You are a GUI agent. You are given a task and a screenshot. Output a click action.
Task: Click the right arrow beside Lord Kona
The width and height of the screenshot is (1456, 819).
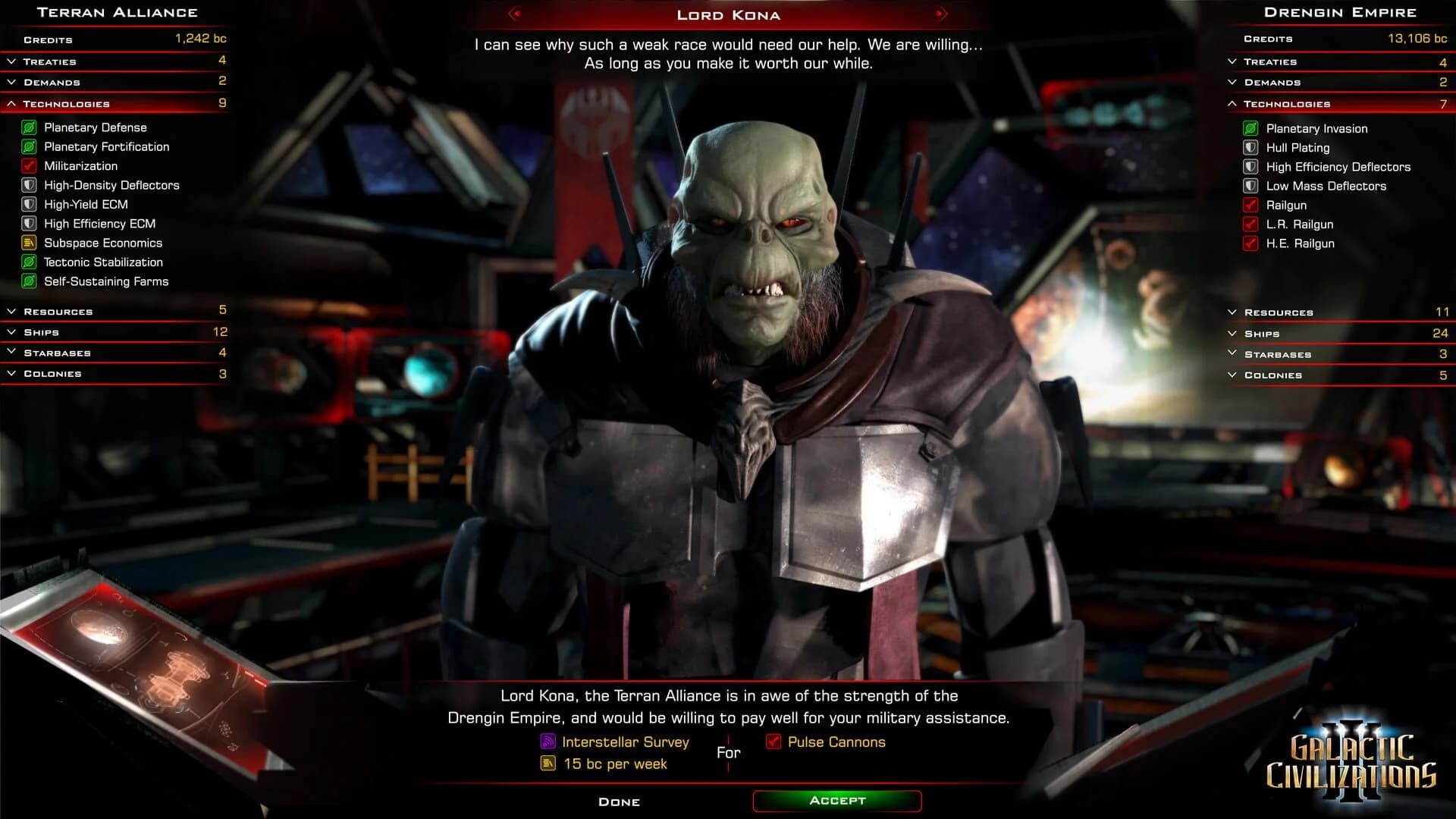(940, 13)
